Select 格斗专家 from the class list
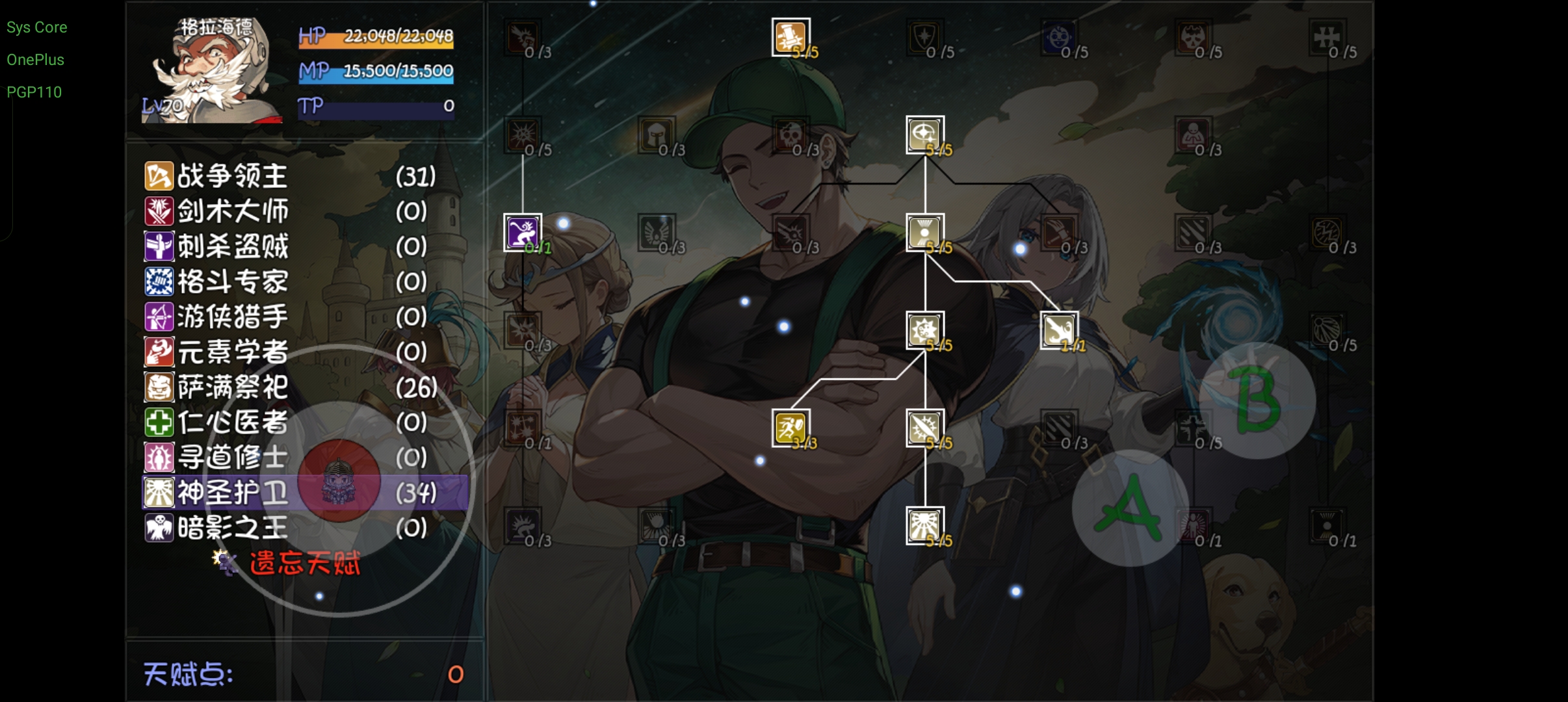 (x=232, y=281)
